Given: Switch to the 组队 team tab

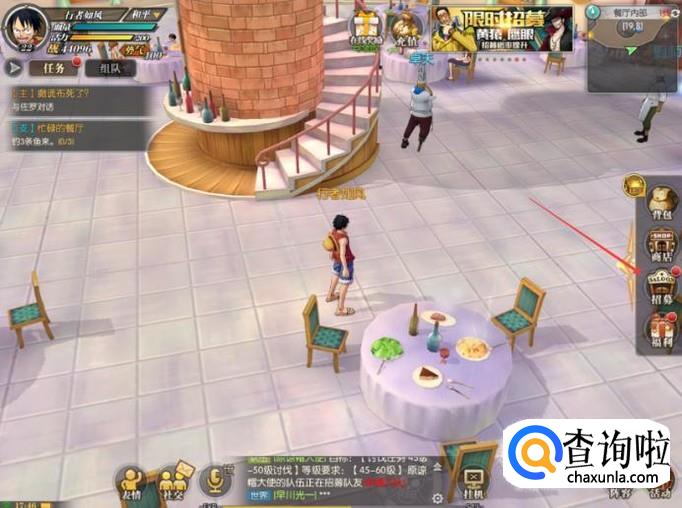Looking at the screenshot, I should tap(110, 68).
